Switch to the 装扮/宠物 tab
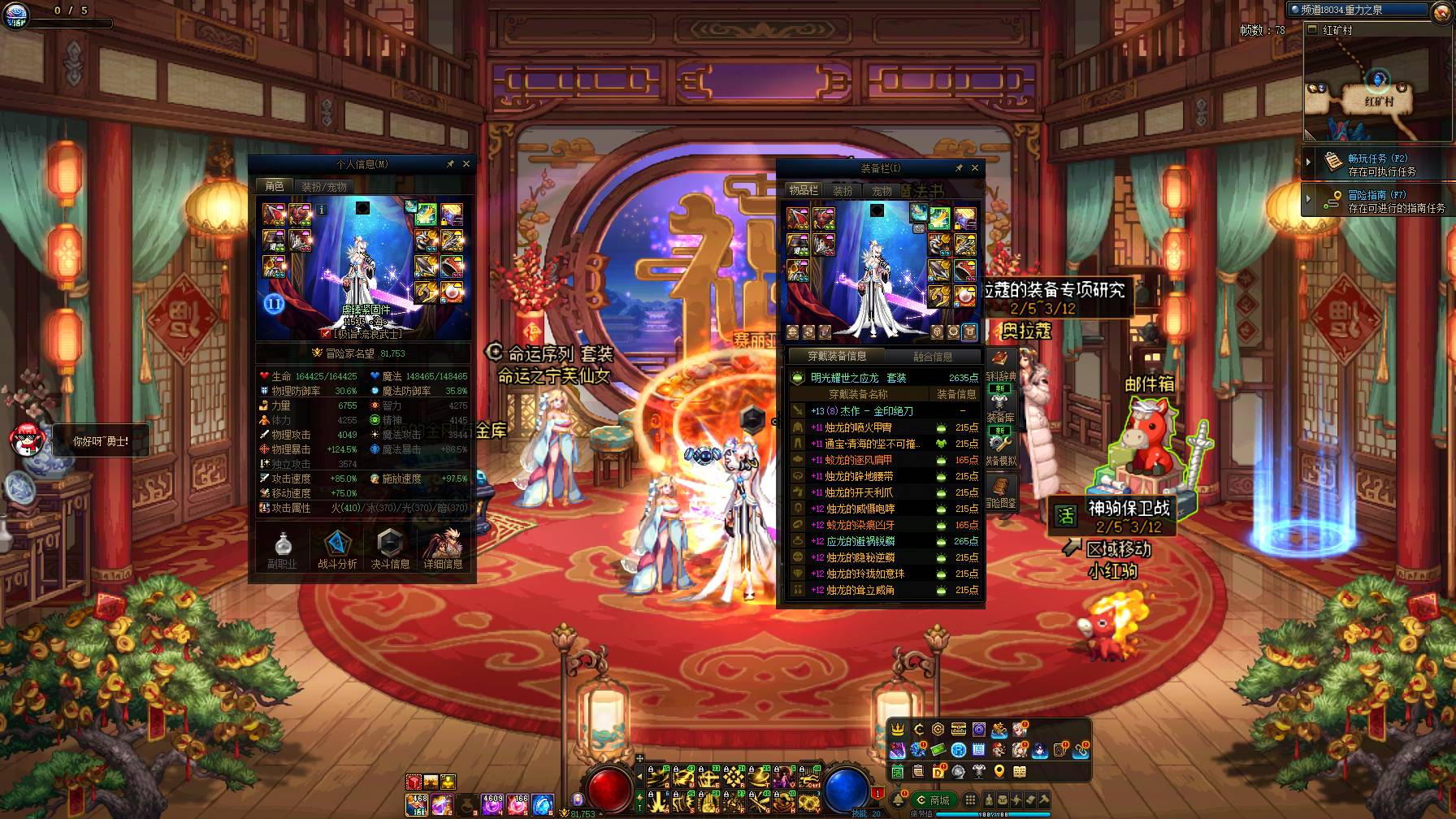Viewport: 1456px width, 819px height. (x=323, y=187)
